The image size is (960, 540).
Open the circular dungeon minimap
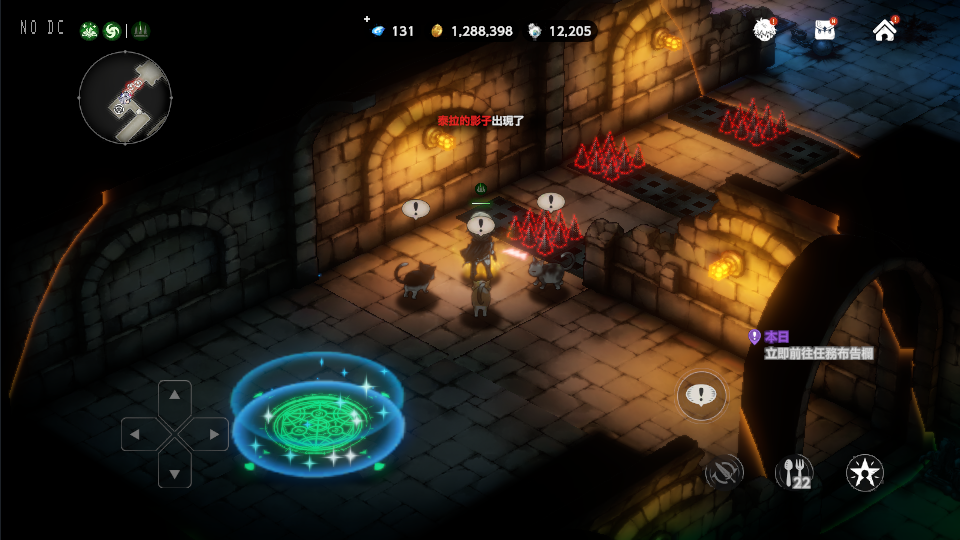point(125,97)
